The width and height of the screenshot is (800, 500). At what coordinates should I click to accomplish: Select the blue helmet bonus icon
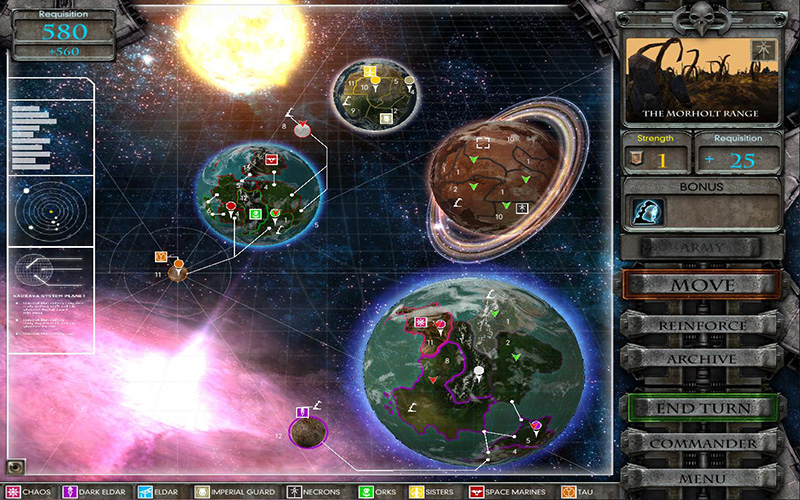[x=648, y=211]
